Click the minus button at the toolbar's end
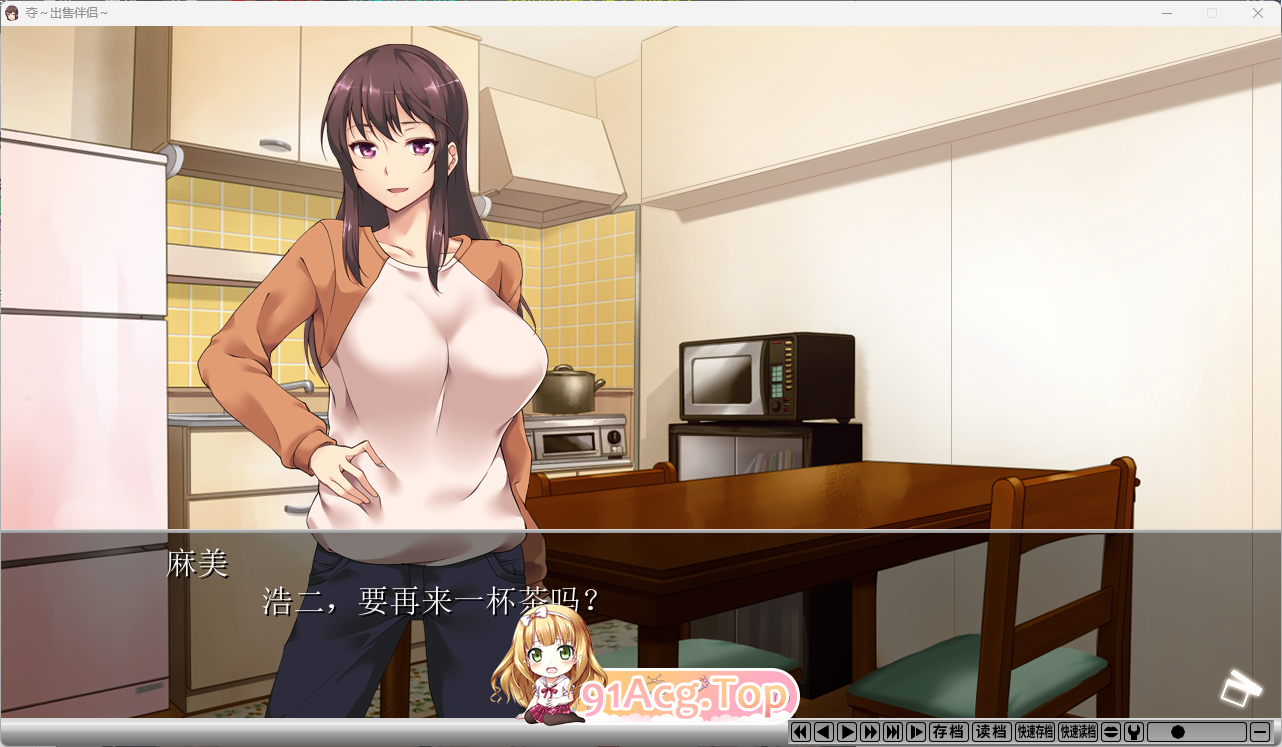This screenshot has height=747, width=1282. (1260, 732)
